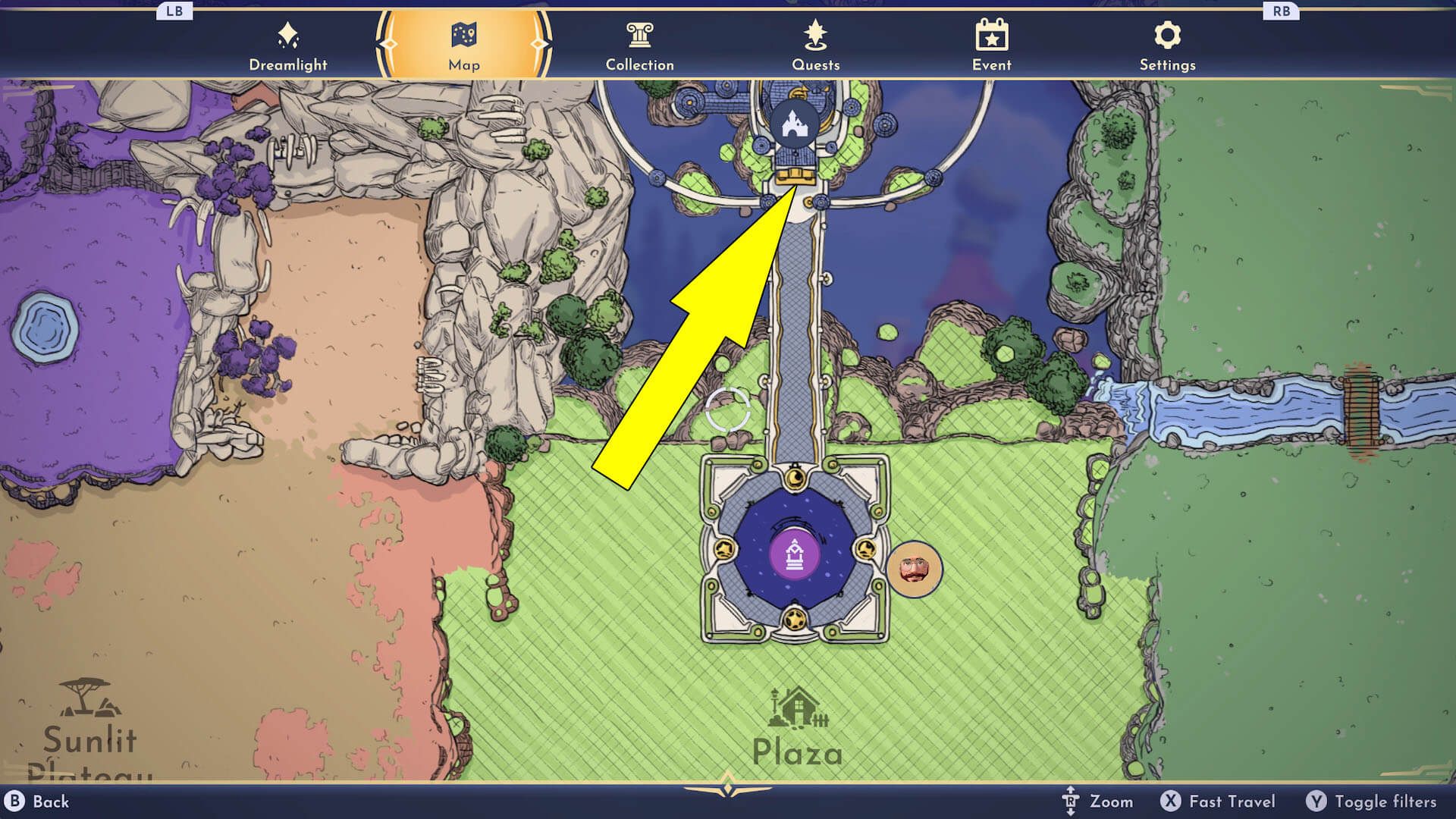Open the Event calendar icon
Viewport: 1456px width, 819px height.
tap(991, 33)
